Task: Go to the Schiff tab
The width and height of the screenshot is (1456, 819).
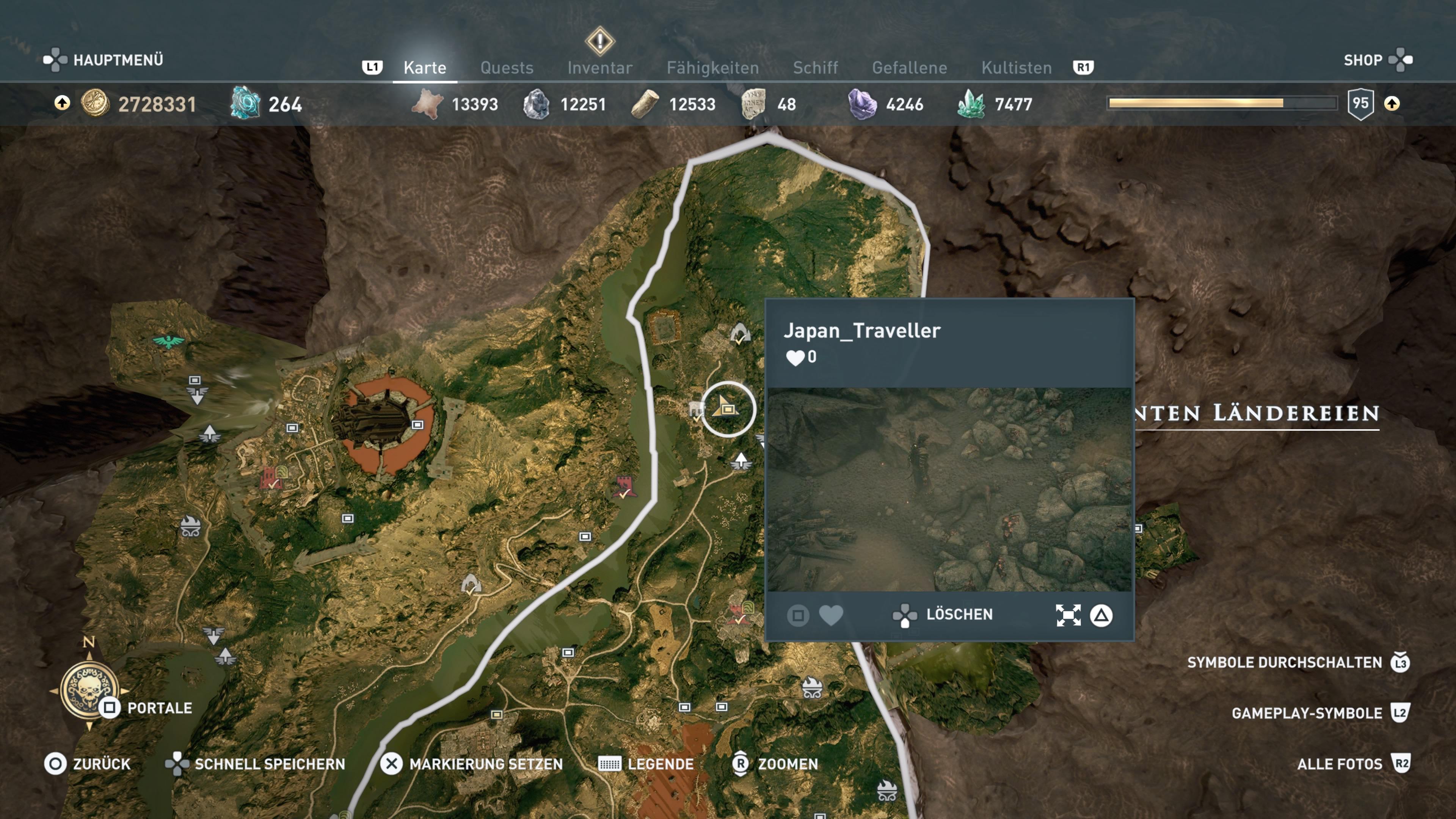Action: pyautogui.click(x=815, y=68)
